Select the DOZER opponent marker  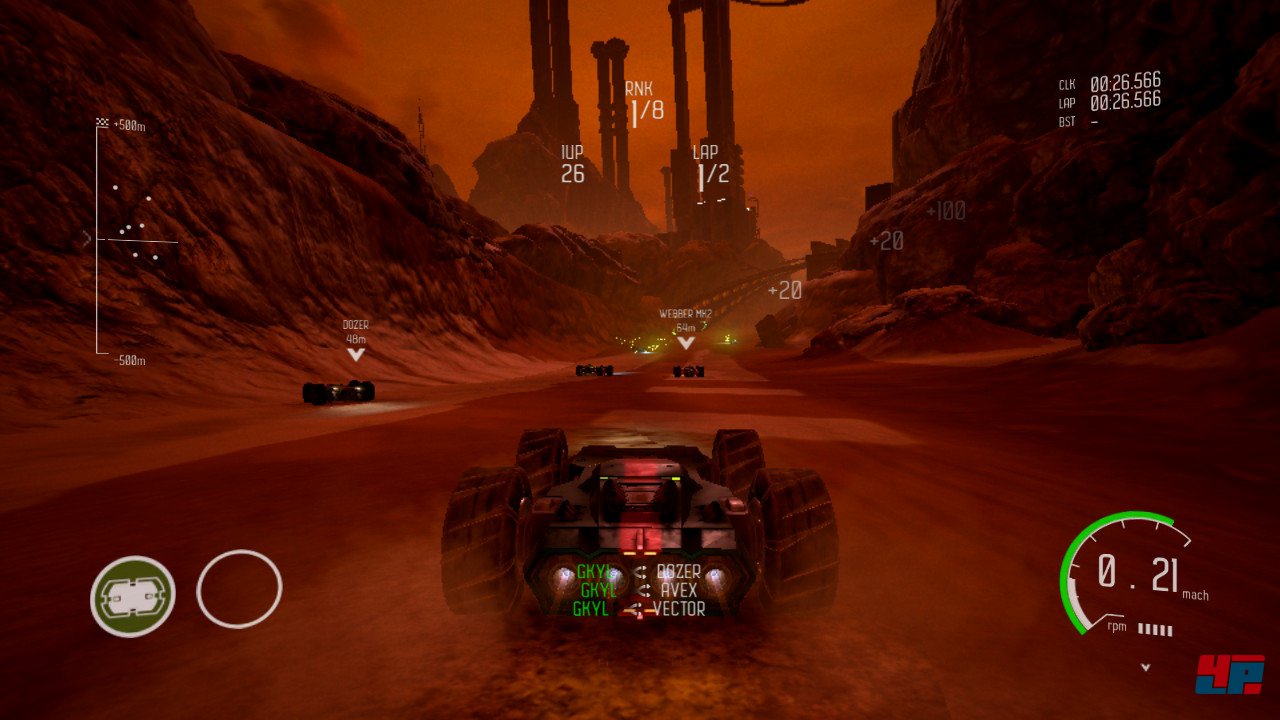(x=356, y=339)
